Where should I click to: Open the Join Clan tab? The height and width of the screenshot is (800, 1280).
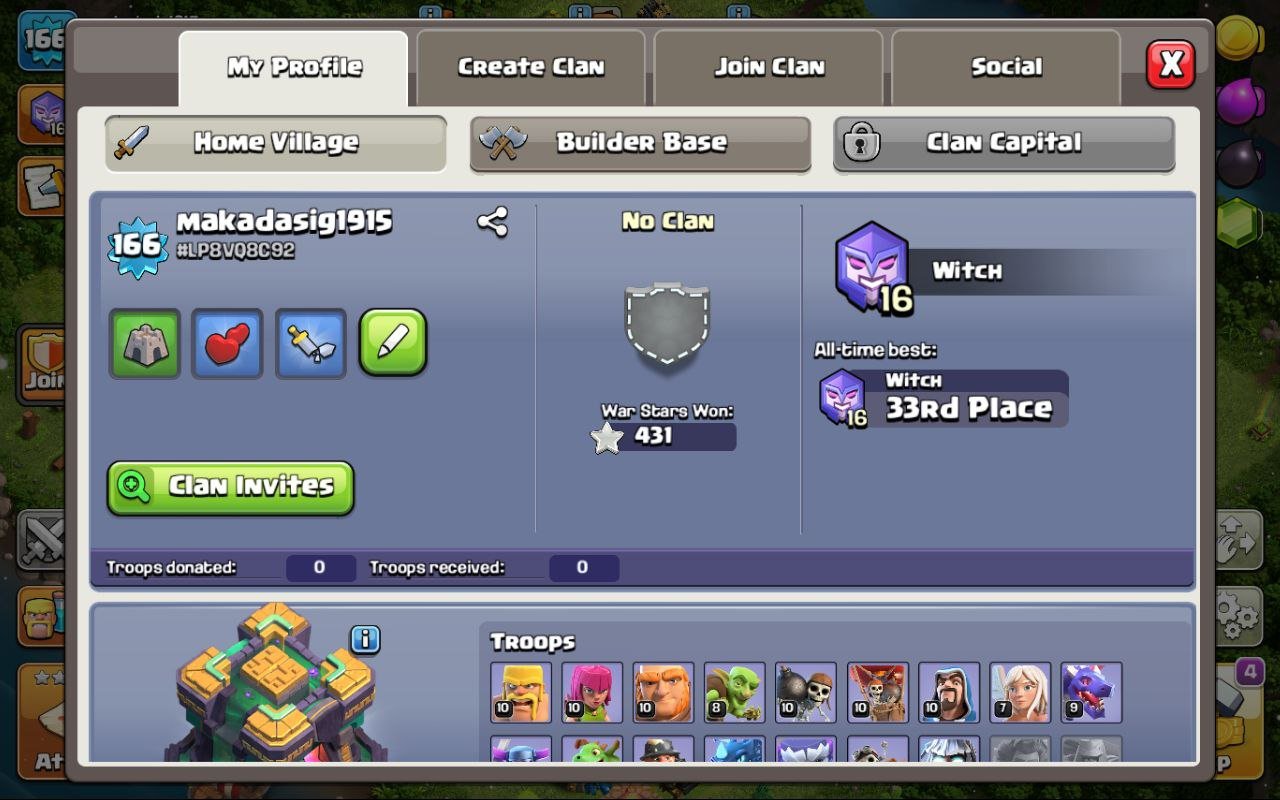tap(768, 66)
